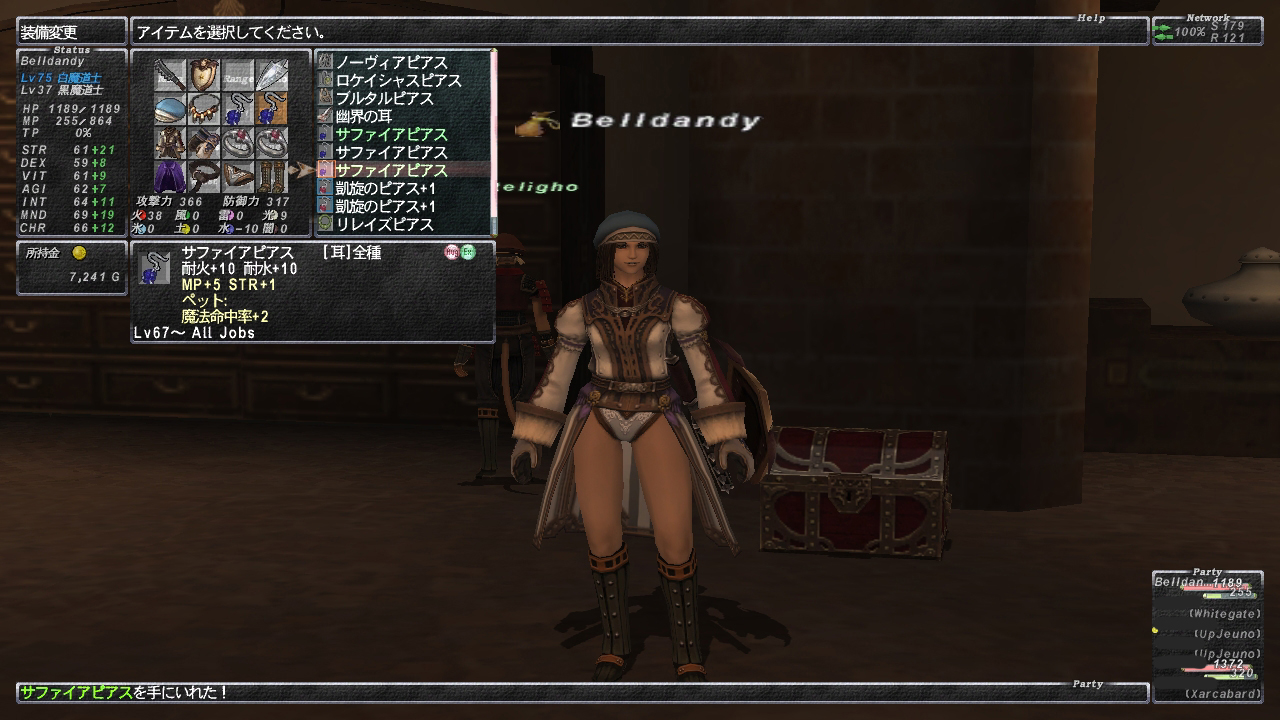Click the highlighted orange earring slot
This screenshot has height=720, width=1280.
[272, 109]
